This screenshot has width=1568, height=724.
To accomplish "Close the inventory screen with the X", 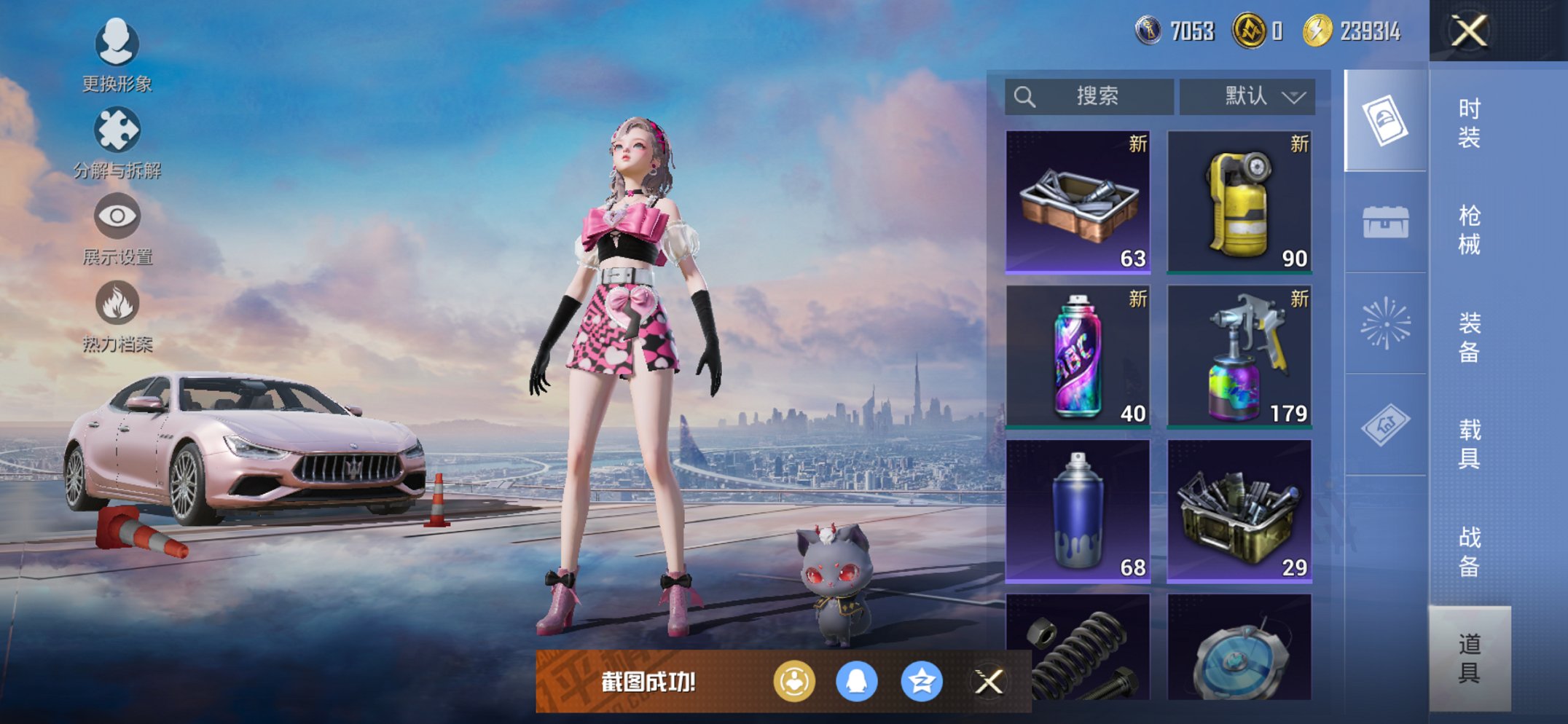I will tap(1469, 31).
